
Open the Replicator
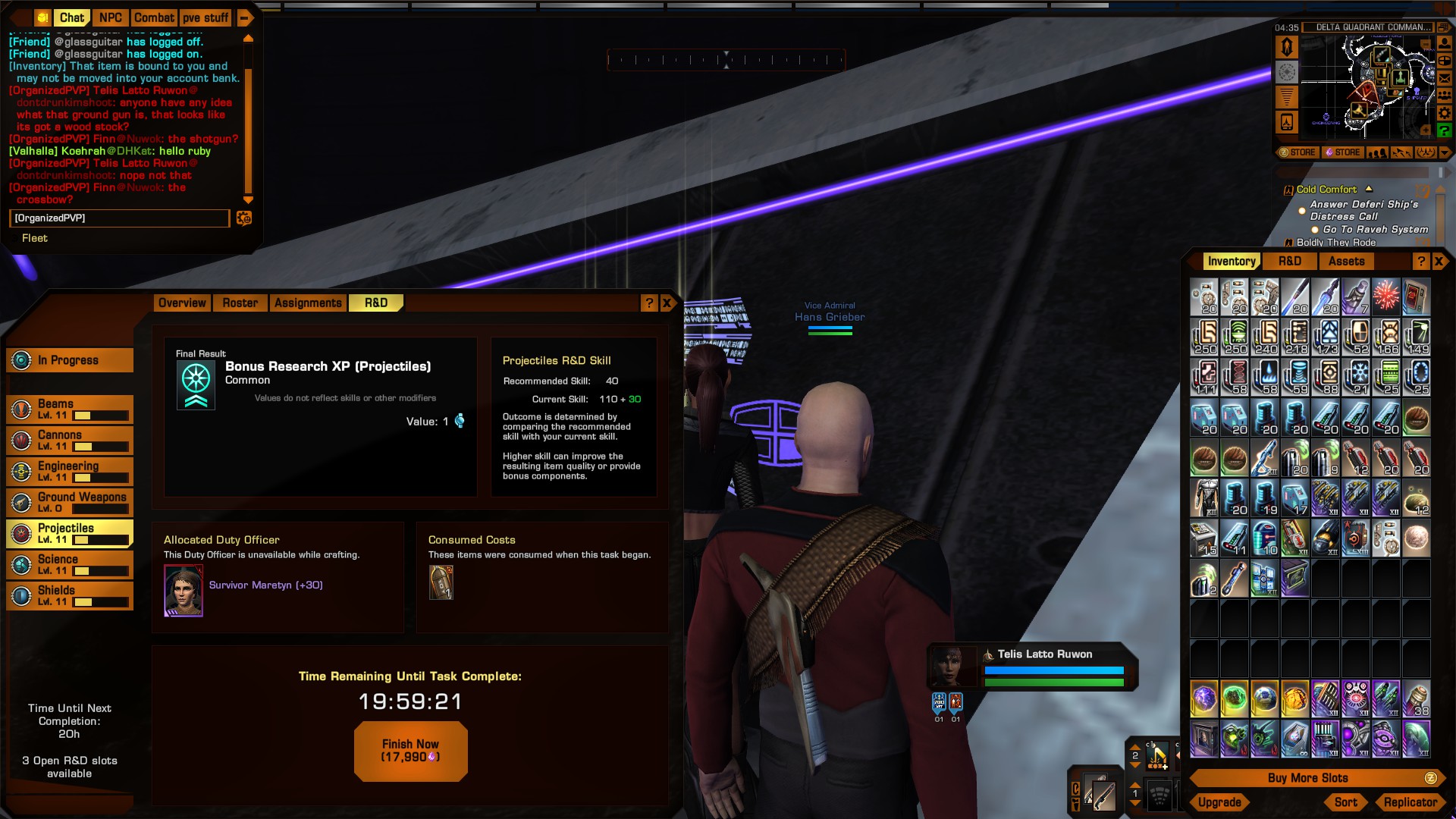pos(1410,802)
